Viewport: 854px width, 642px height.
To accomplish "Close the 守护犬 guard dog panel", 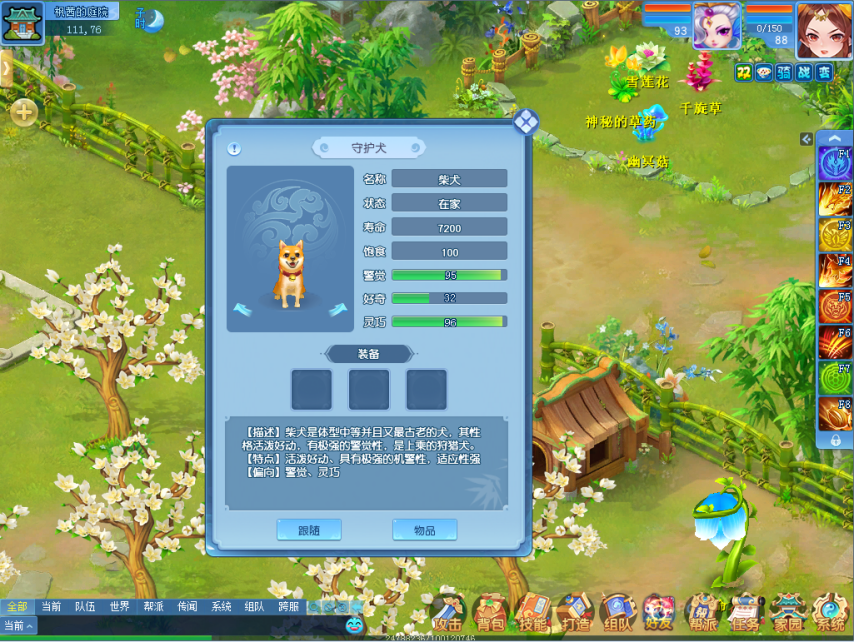I will pyautogui.click(x=526, y=122).
